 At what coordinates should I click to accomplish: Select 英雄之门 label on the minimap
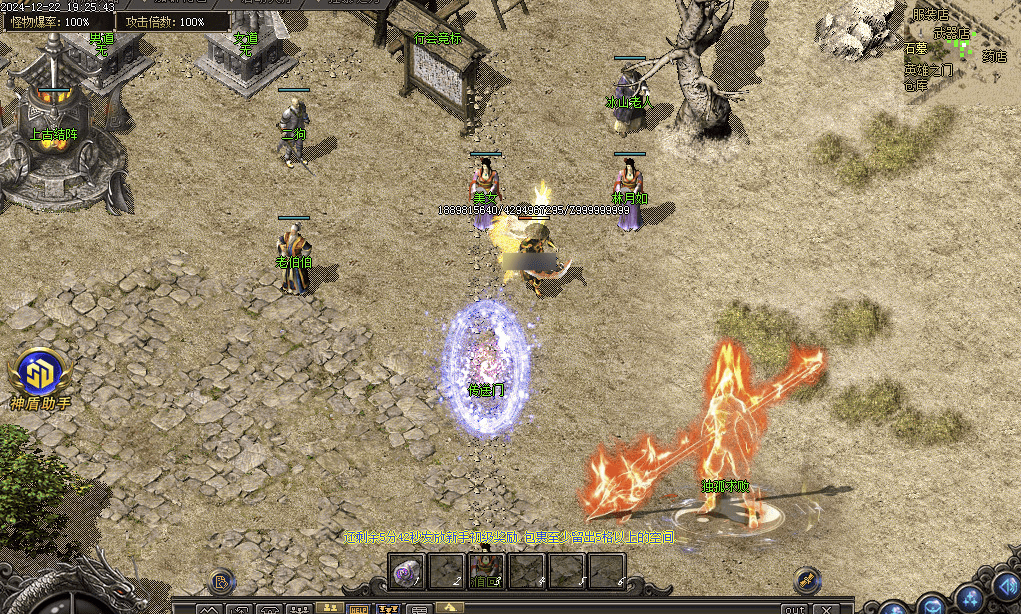coord(928,71)
